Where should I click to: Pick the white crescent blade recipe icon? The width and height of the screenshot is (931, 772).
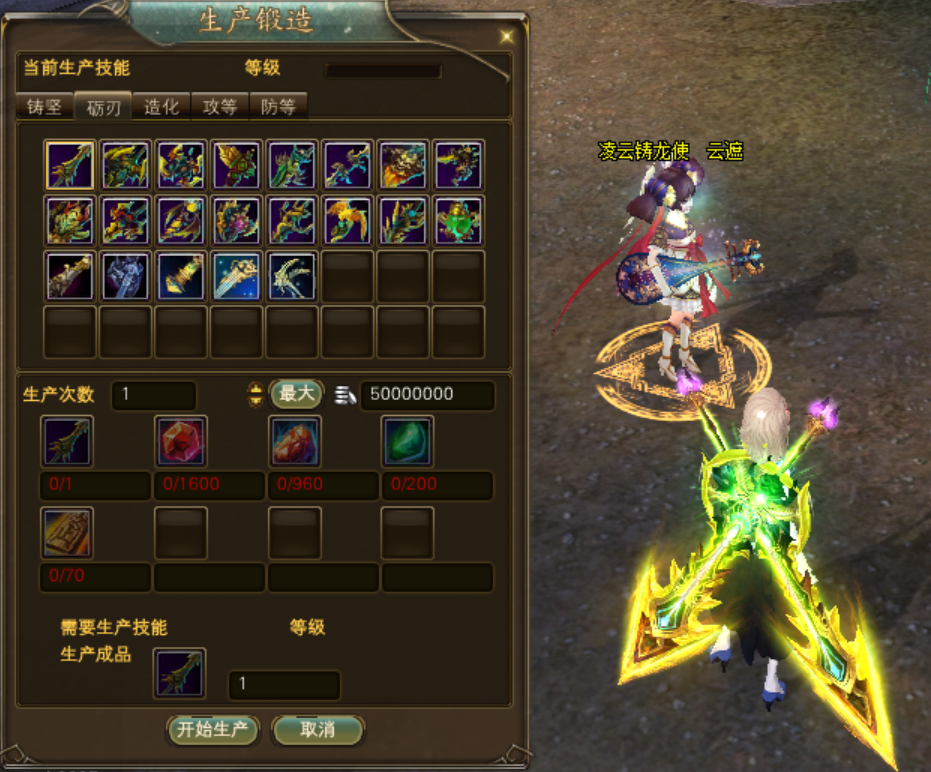point(293,276)
